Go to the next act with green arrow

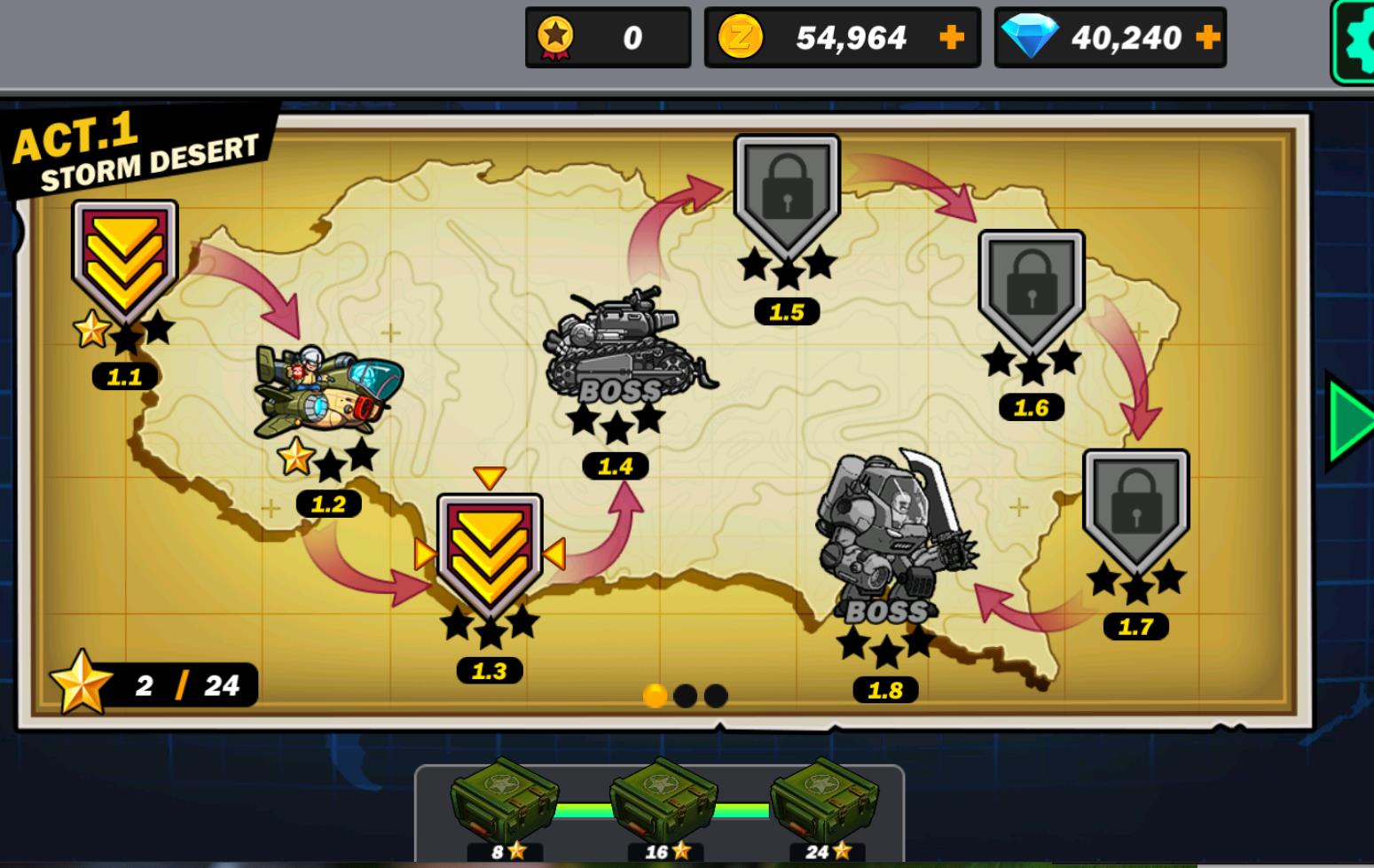tap(1349, 422)
